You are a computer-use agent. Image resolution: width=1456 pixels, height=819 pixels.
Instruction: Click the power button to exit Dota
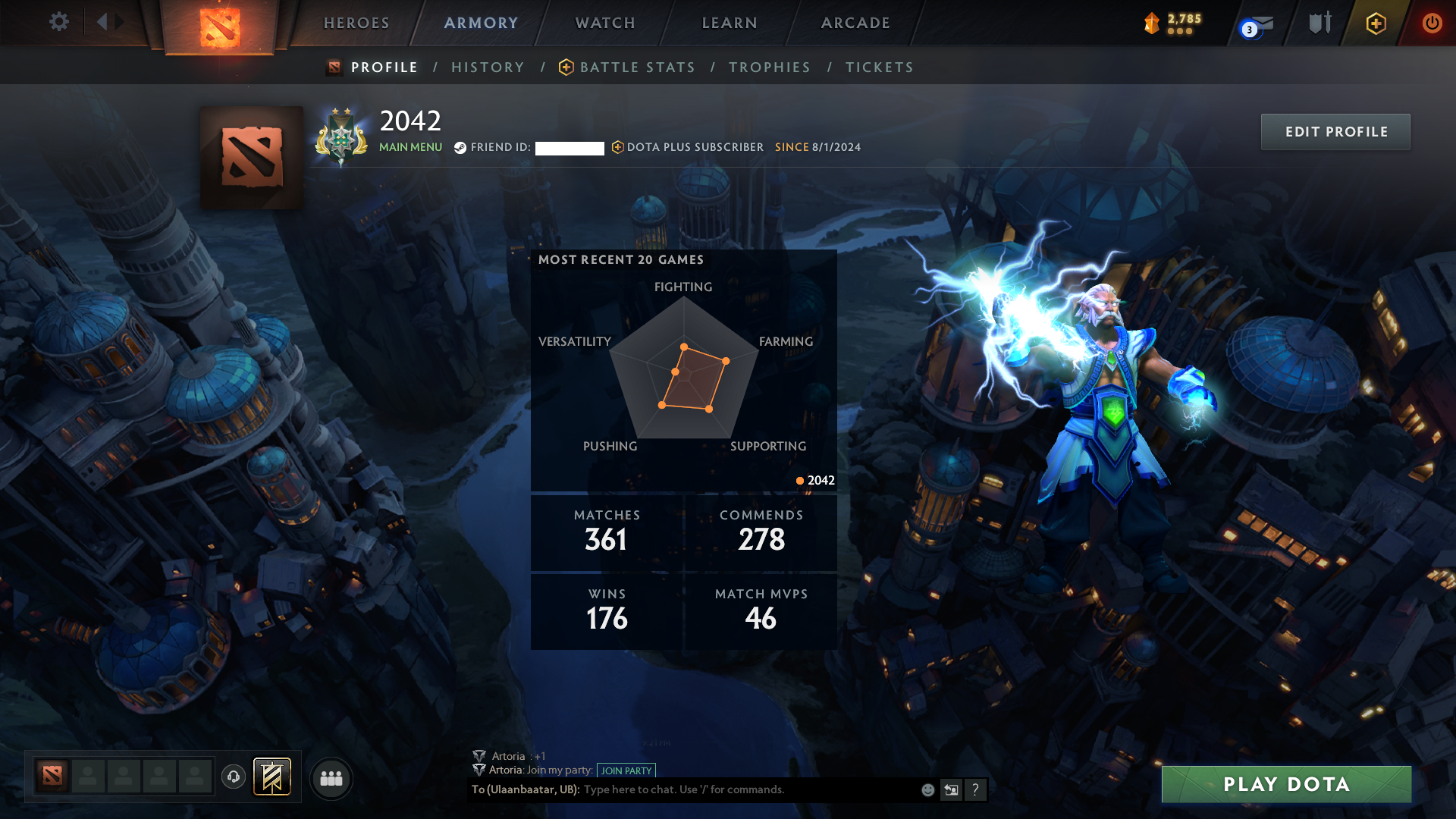coord(1432,23)
